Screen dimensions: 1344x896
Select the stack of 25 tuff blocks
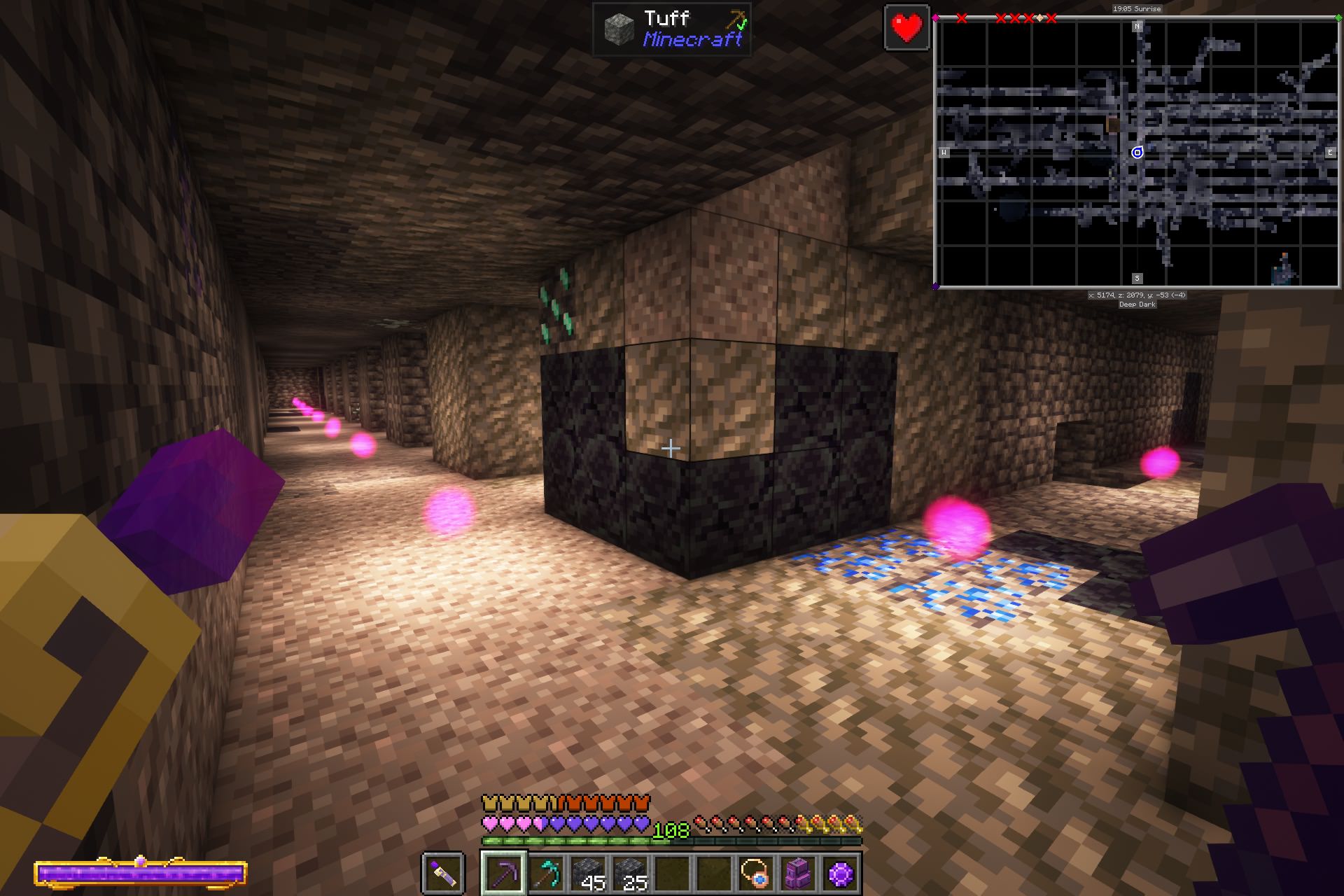631,874
